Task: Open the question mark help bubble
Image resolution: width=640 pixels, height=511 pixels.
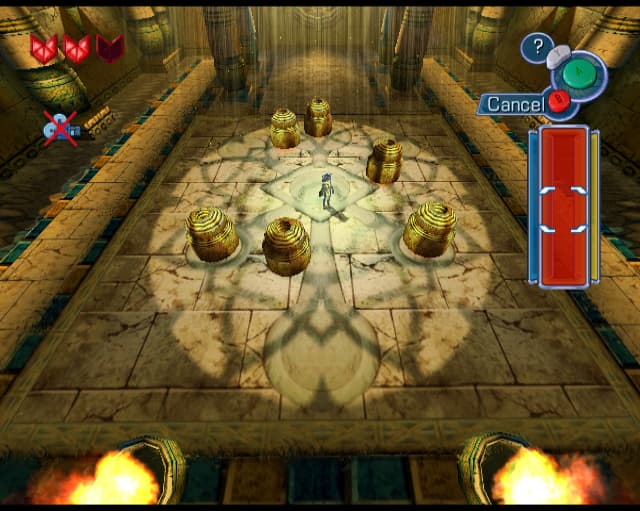Action: pyautogui.click(x=538, y=45)
